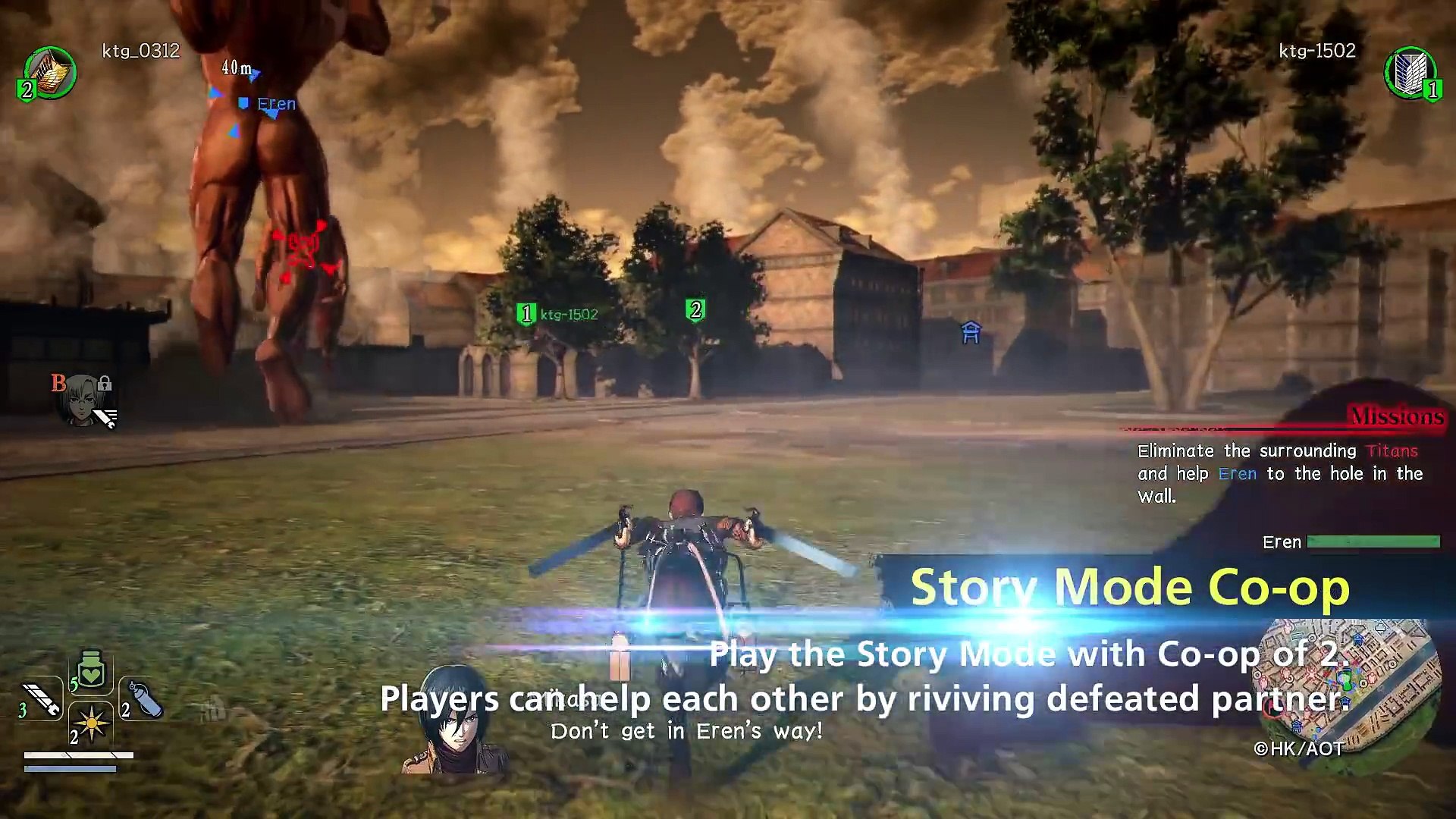Select the blue gas canister slot

point(143,699)
